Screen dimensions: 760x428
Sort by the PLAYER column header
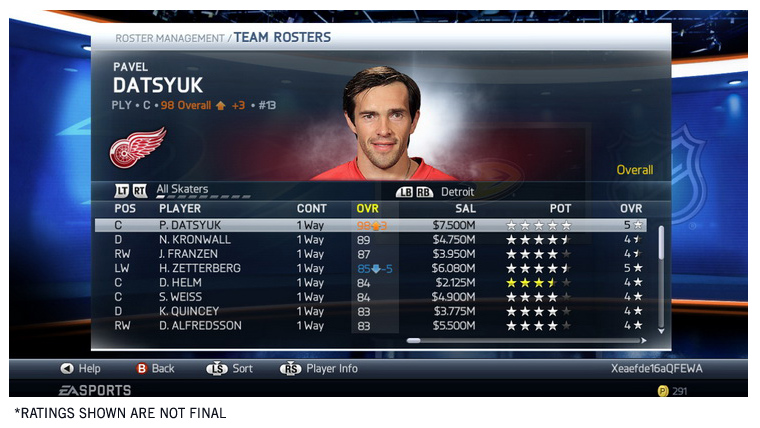180,208
